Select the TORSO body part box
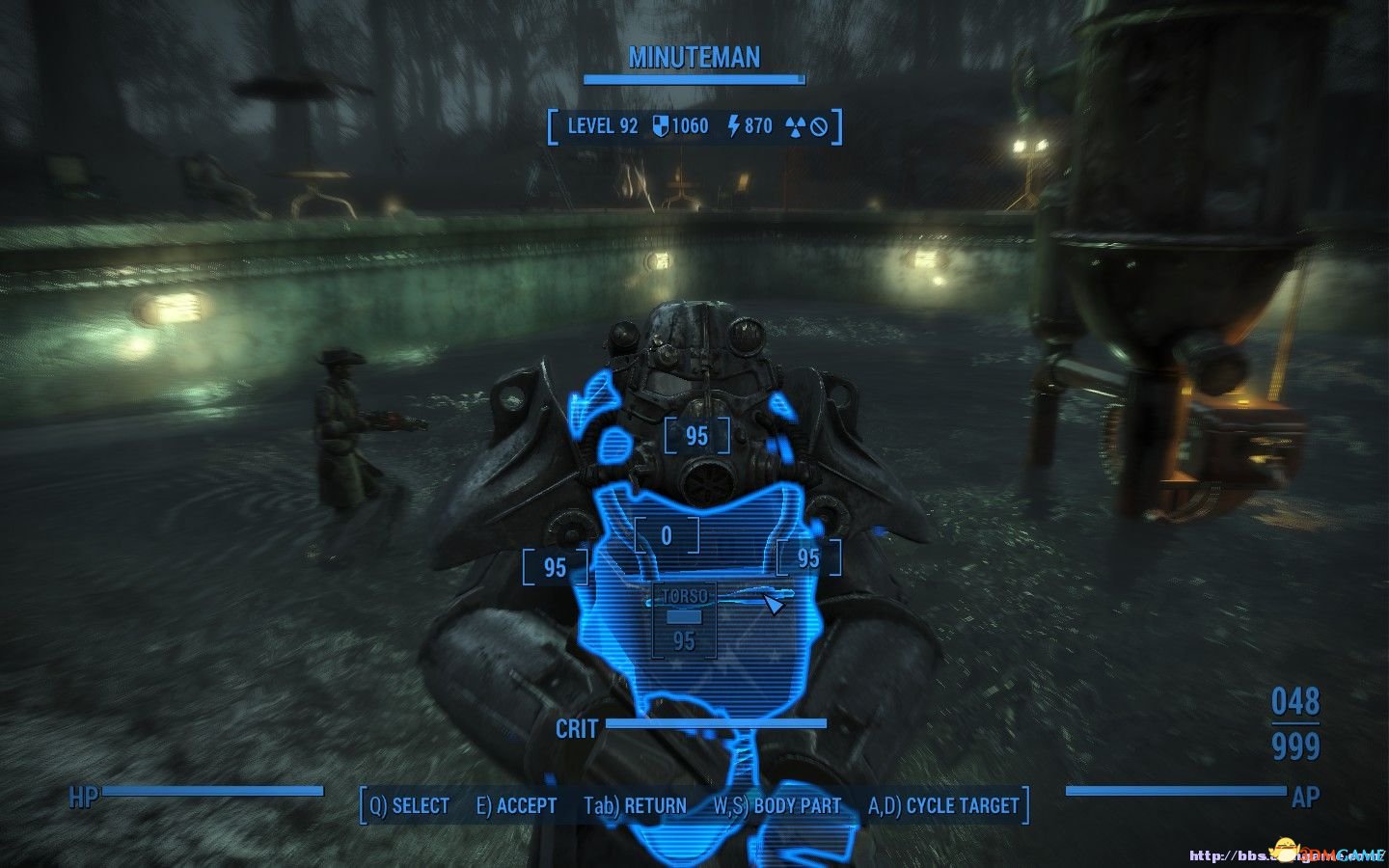Viewport: 1389px width, 868px height. click(x=684, y=620)
